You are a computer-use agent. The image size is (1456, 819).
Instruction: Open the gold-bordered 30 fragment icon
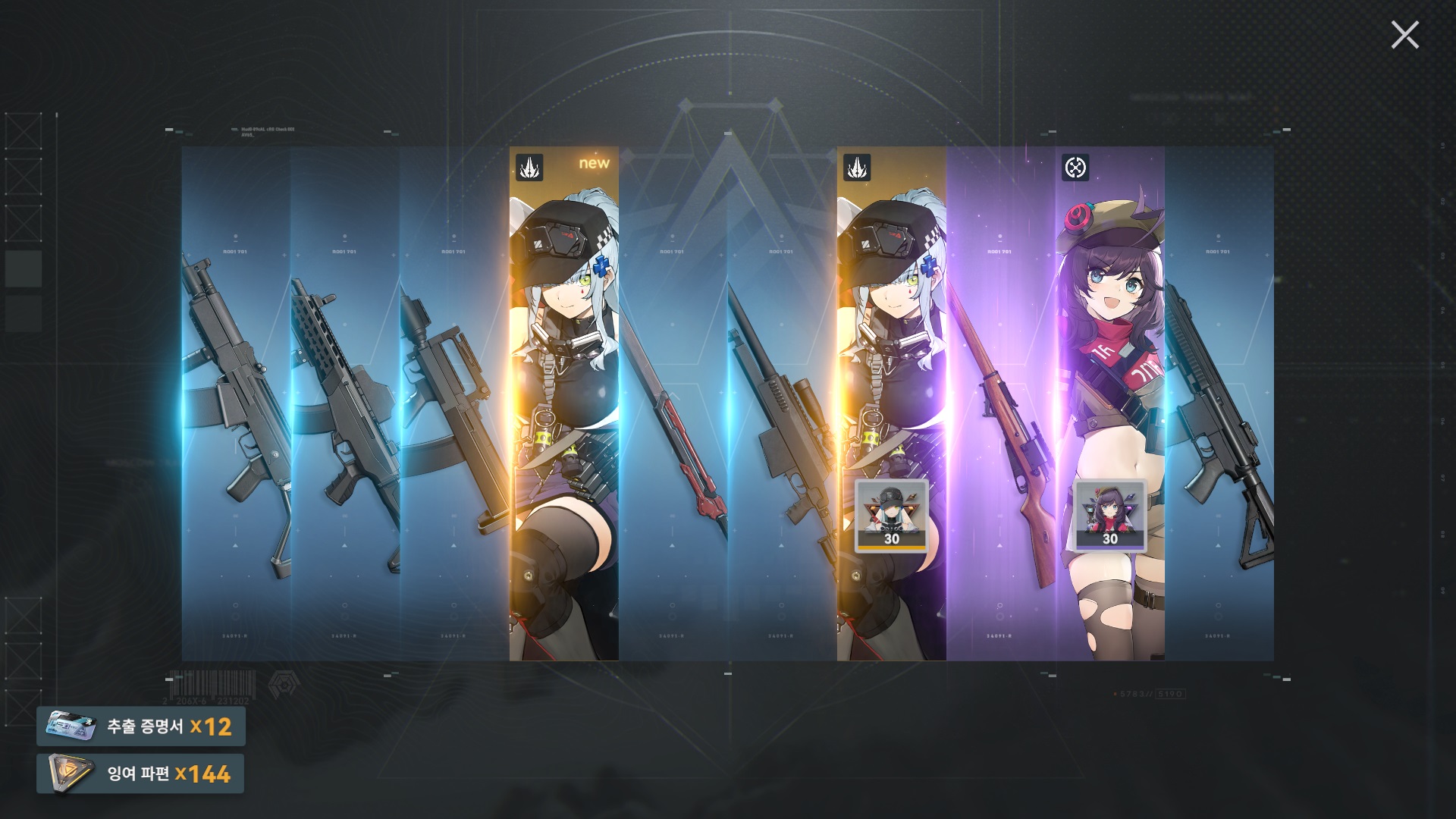click(892, 516)
